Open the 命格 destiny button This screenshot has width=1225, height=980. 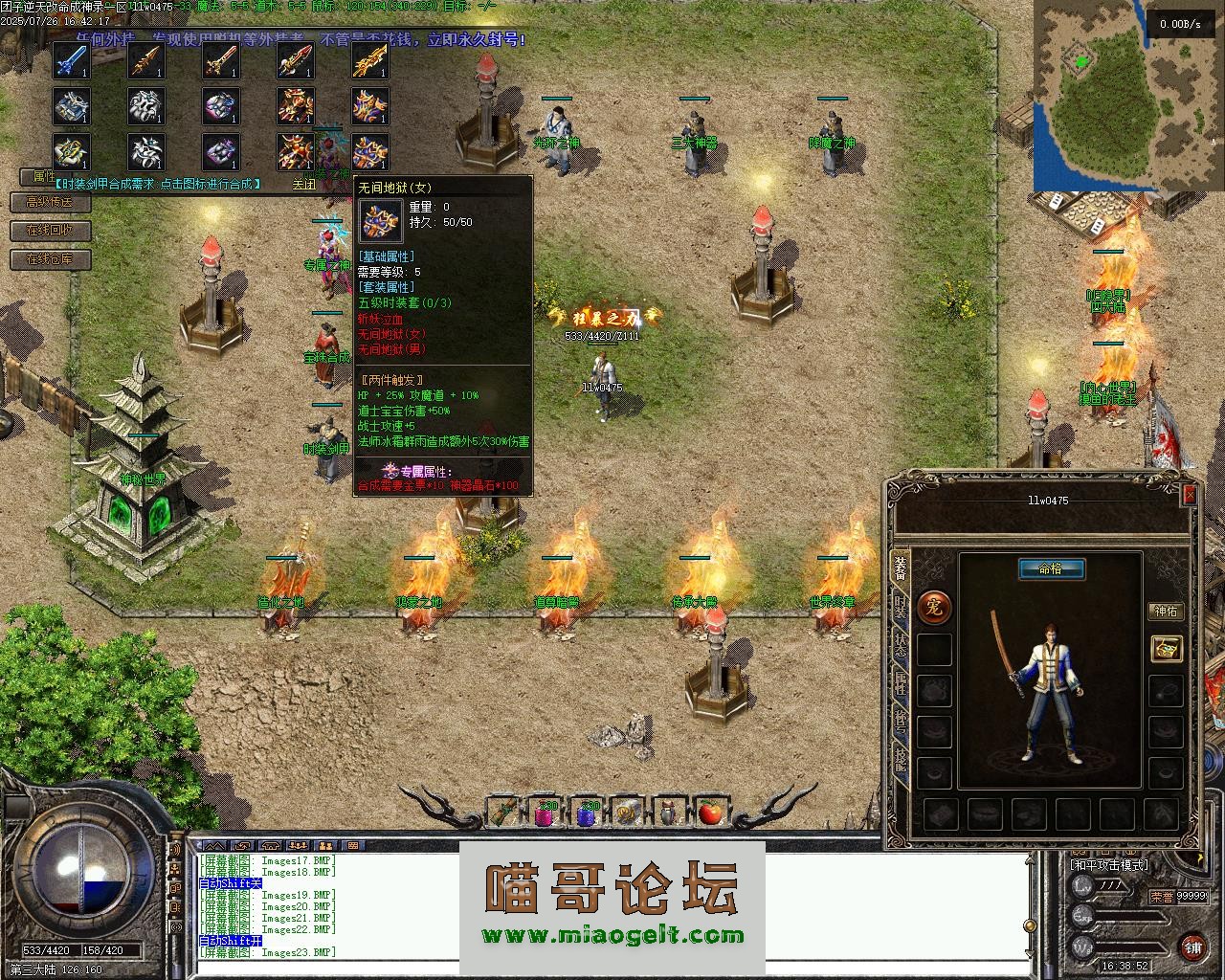coord(1051,568)
